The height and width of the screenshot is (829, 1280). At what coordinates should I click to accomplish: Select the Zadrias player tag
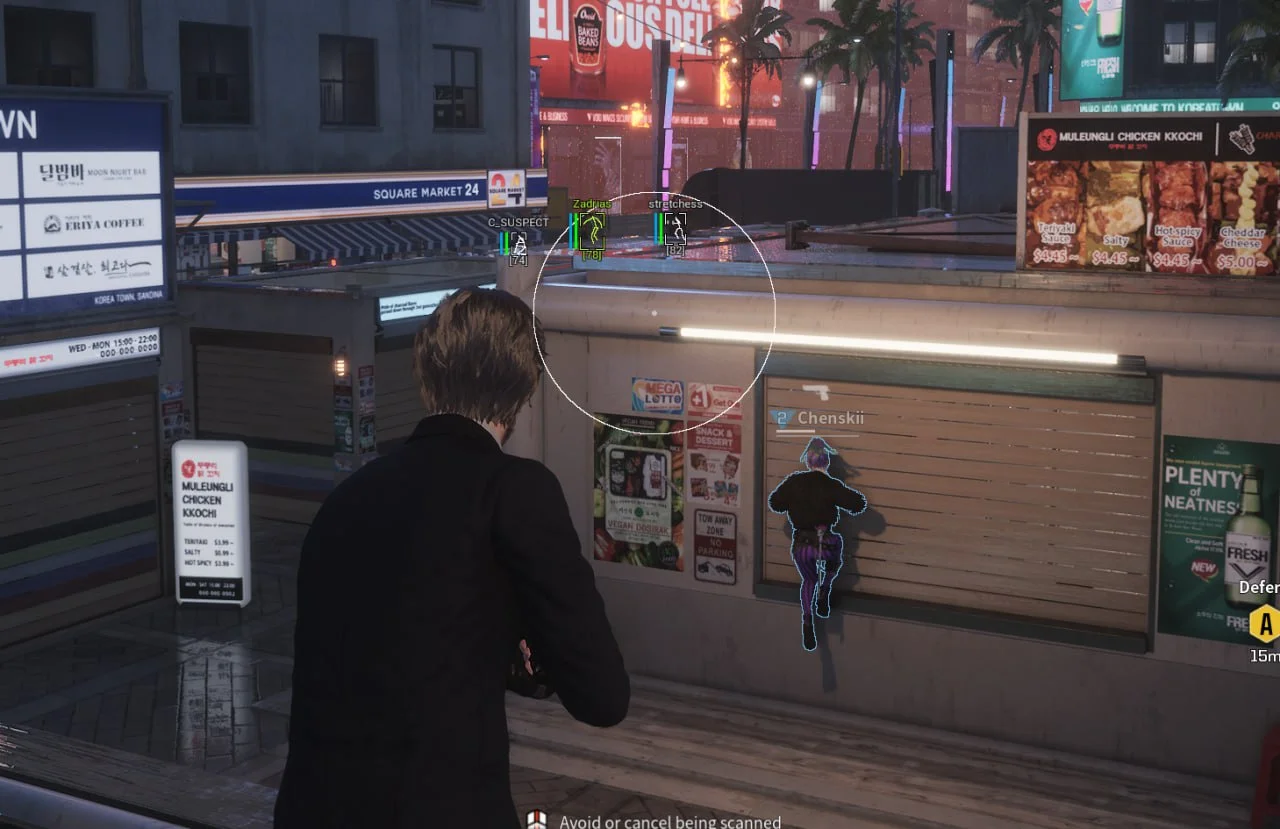pyautogui.click(x=592, y=204)
